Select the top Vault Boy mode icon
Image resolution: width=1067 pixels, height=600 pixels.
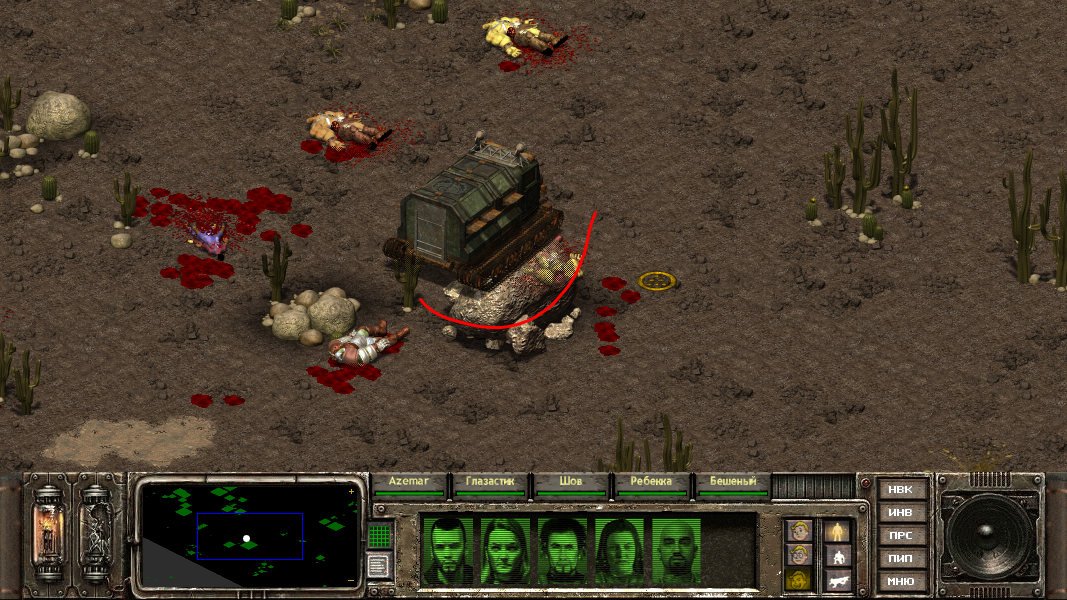tap(798, 531)
